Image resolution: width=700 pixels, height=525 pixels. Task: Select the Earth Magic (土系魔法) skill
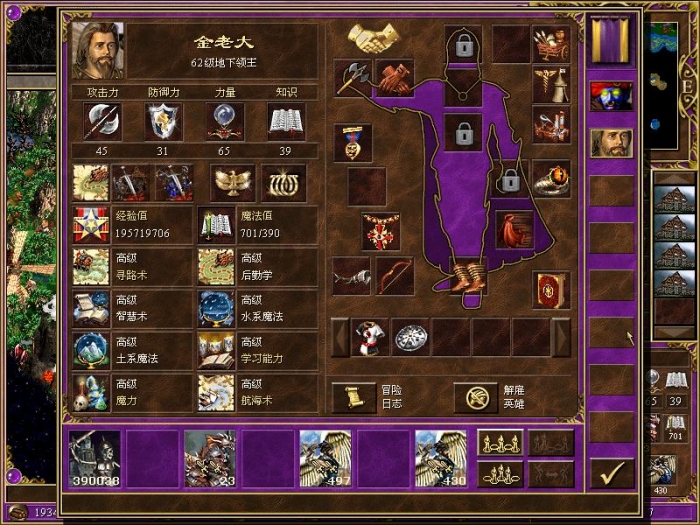[x=132, y=351]
